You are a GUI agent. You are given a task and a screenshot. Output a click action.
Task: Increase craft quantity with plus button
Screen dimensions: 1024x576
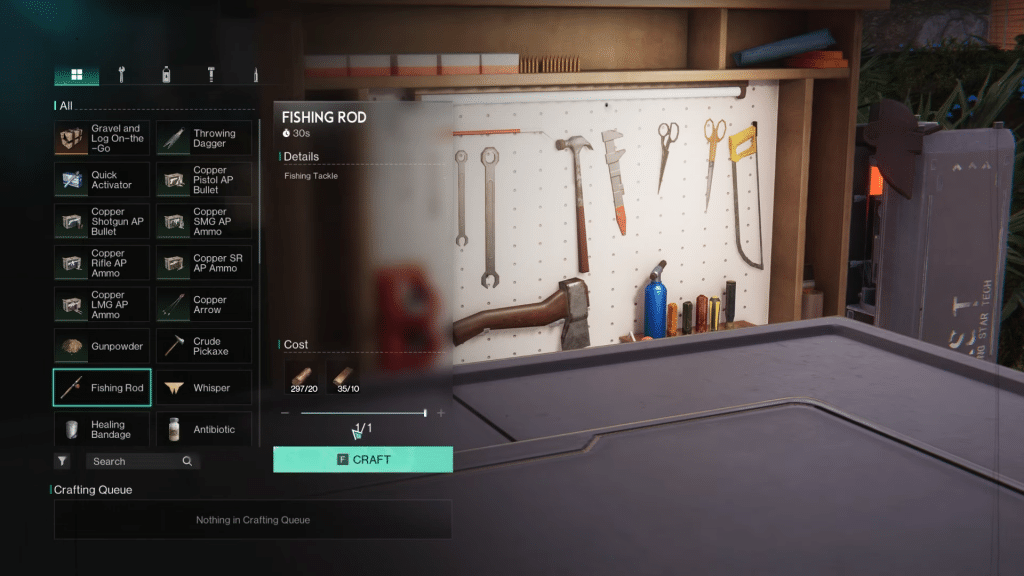441,413
